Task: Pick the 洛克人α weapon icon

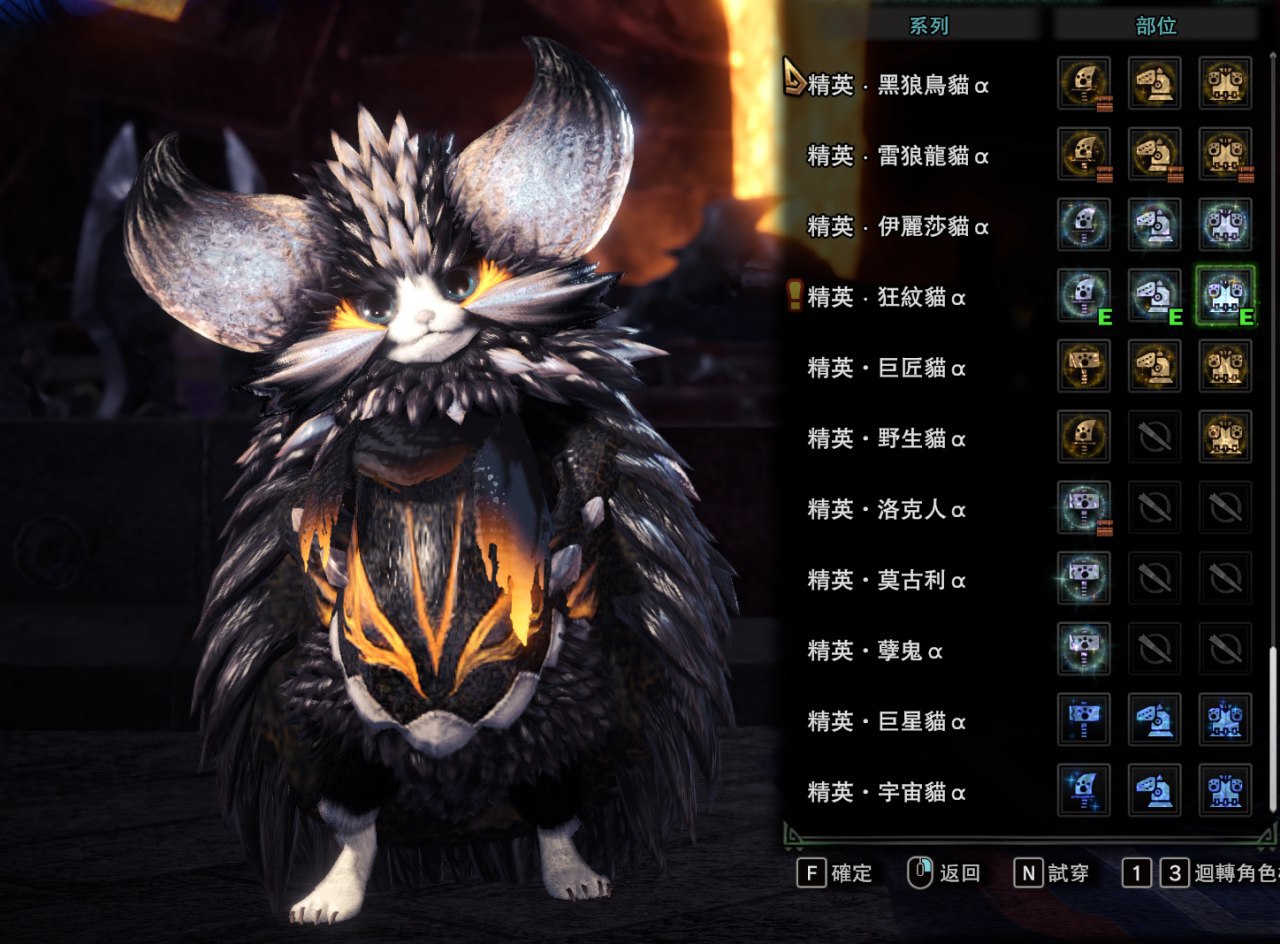Action: point(1084,507)
